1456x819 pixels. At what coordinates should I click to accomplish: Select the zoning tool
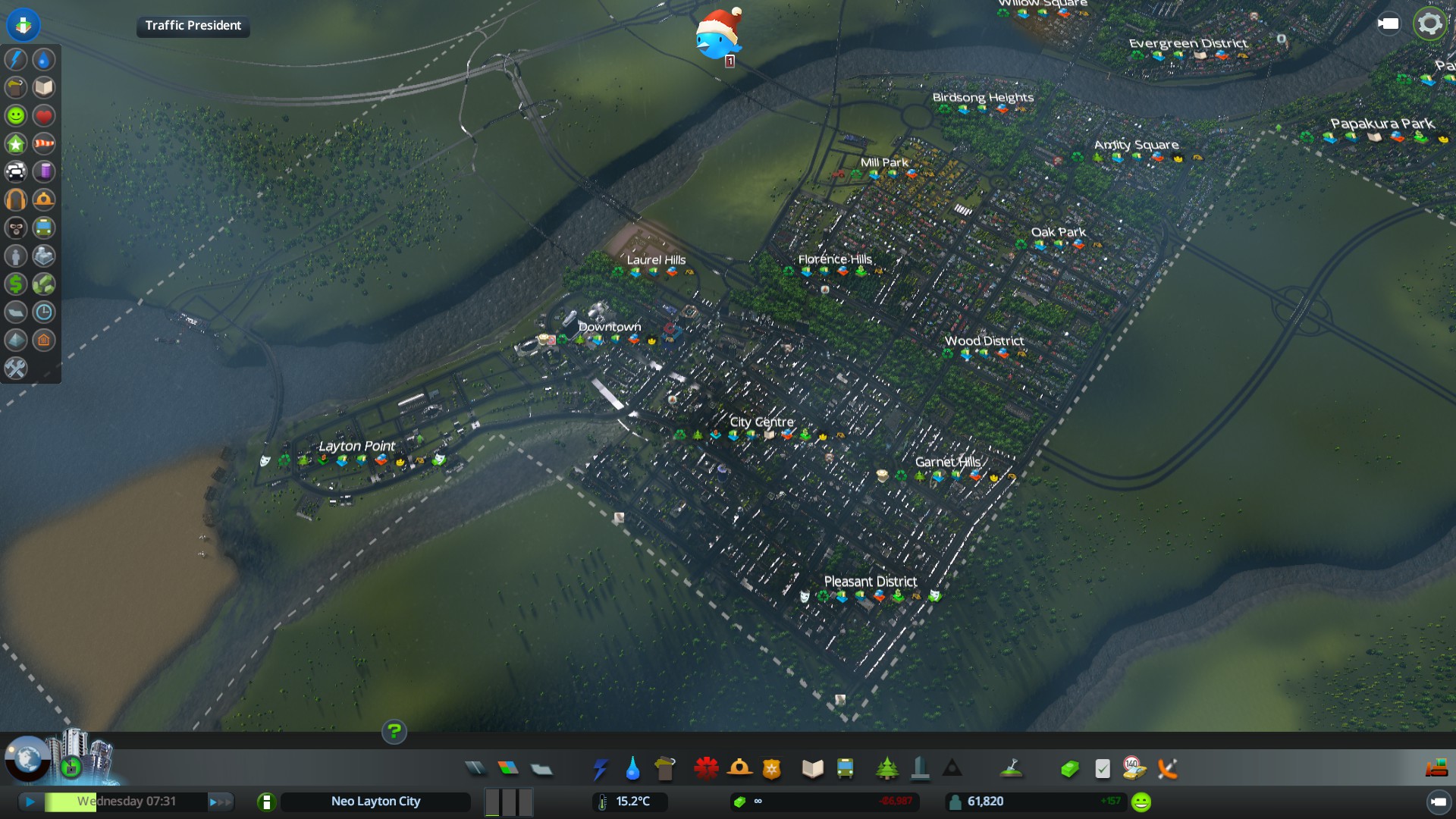click(508, 769)
